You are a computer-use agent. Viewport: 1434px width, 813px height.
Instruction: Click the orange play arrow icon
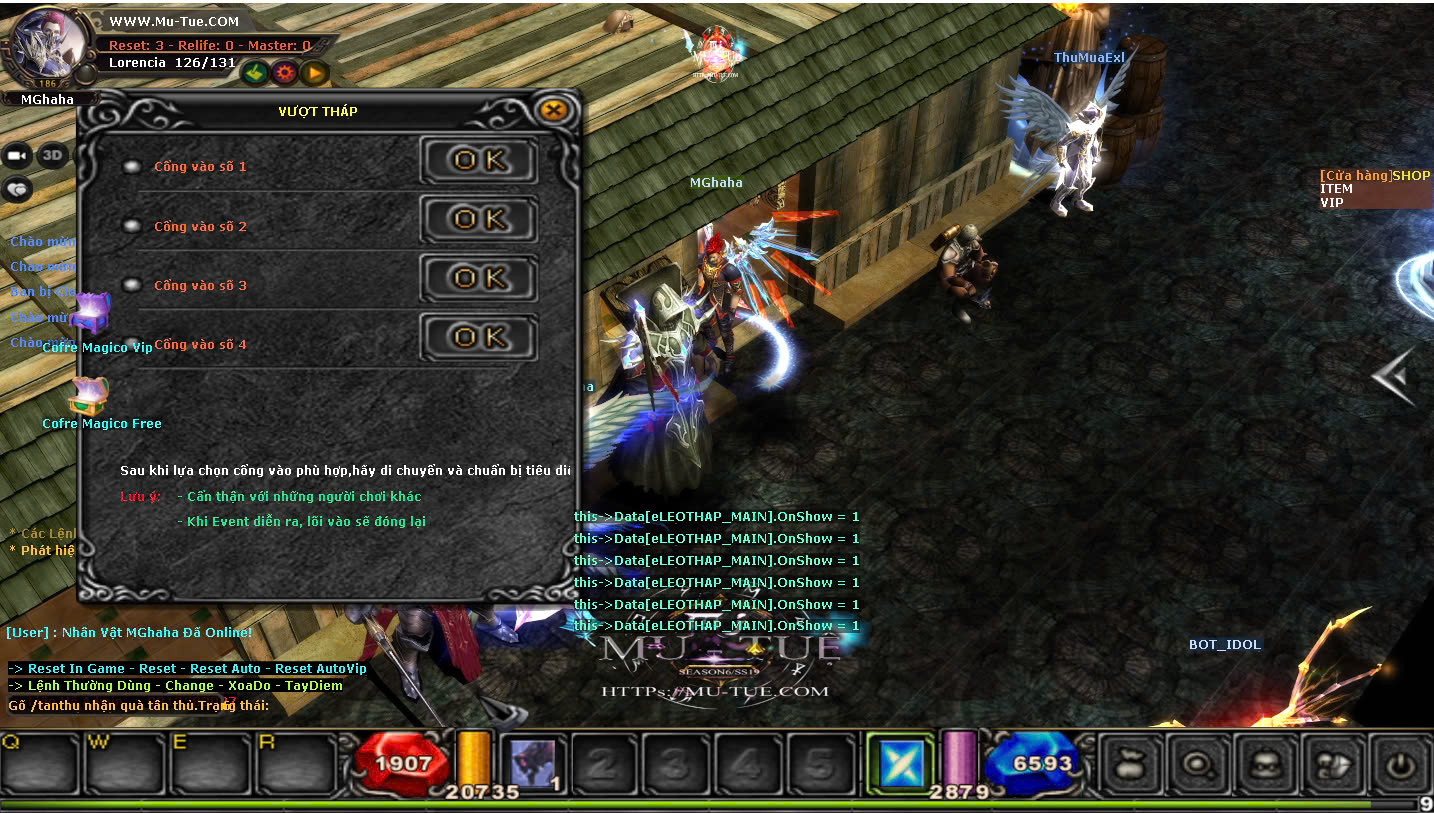(x=315, y=73)
